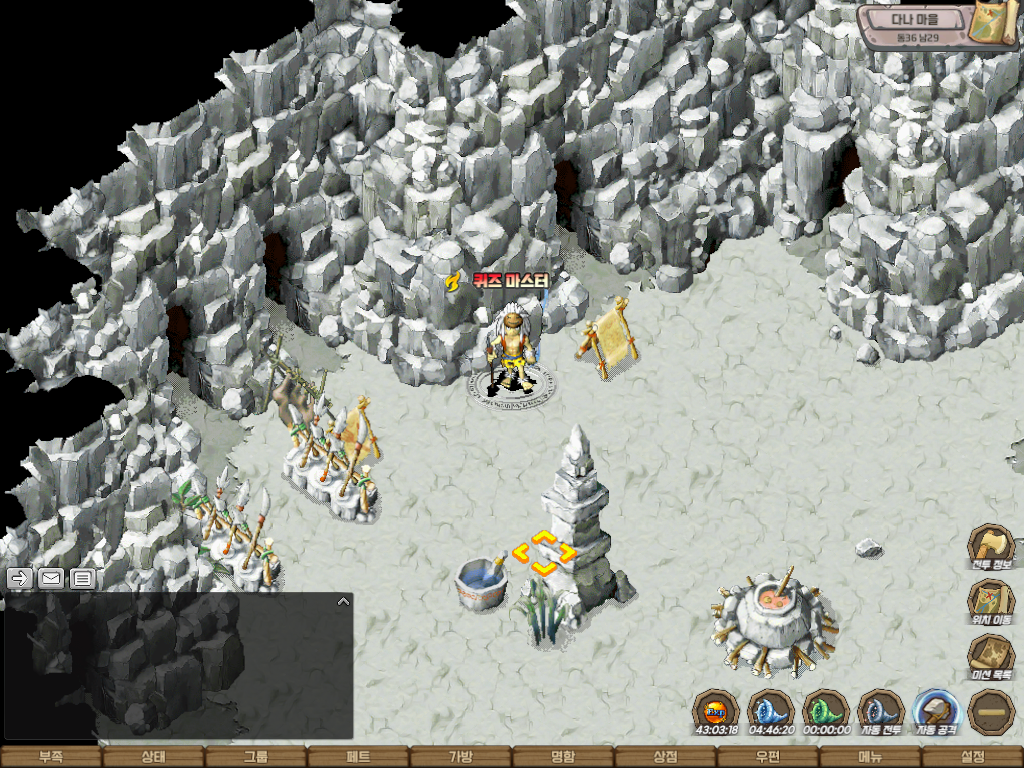Open the 부족 (tribe) menu

point(51,757)
